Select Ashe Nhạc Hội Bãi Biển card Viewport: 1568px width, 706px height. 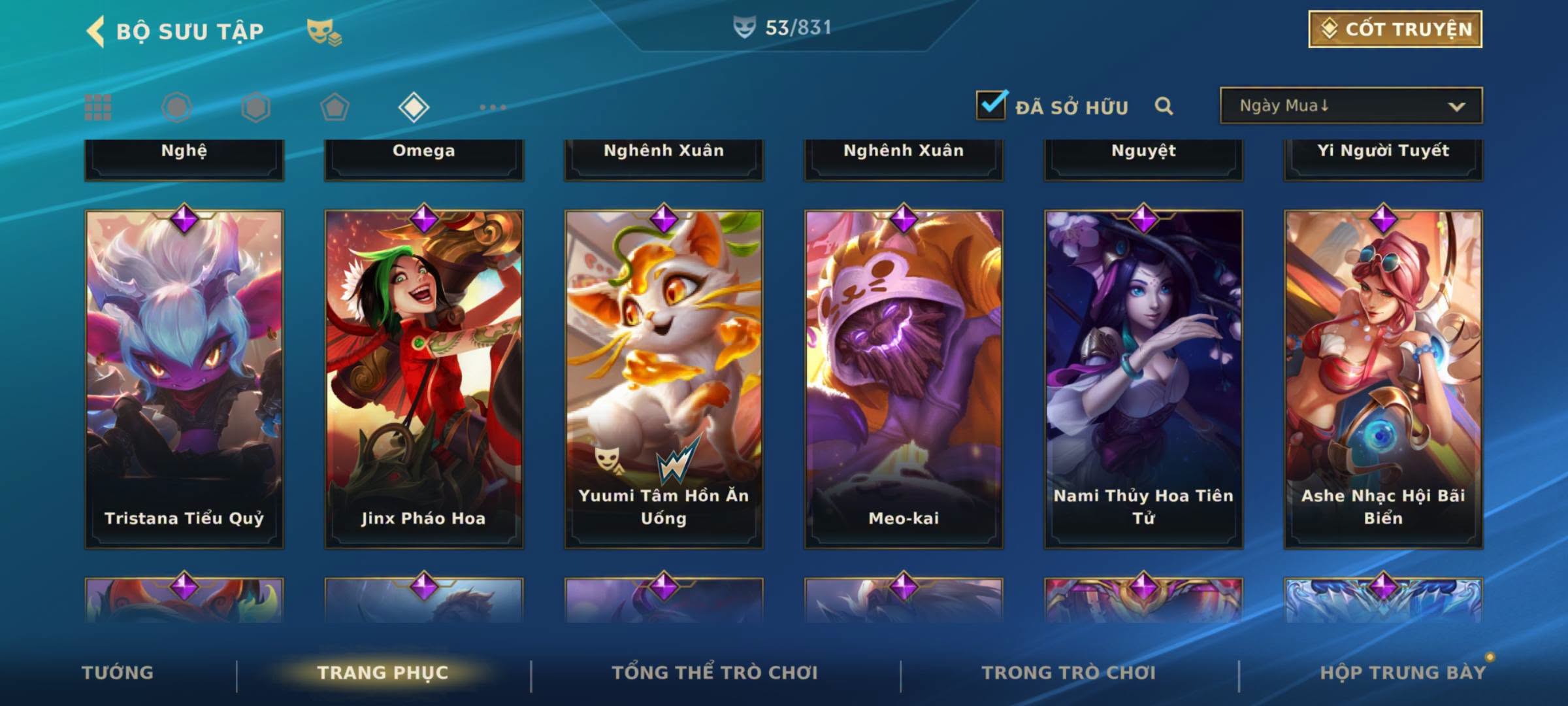(1383, 379)
